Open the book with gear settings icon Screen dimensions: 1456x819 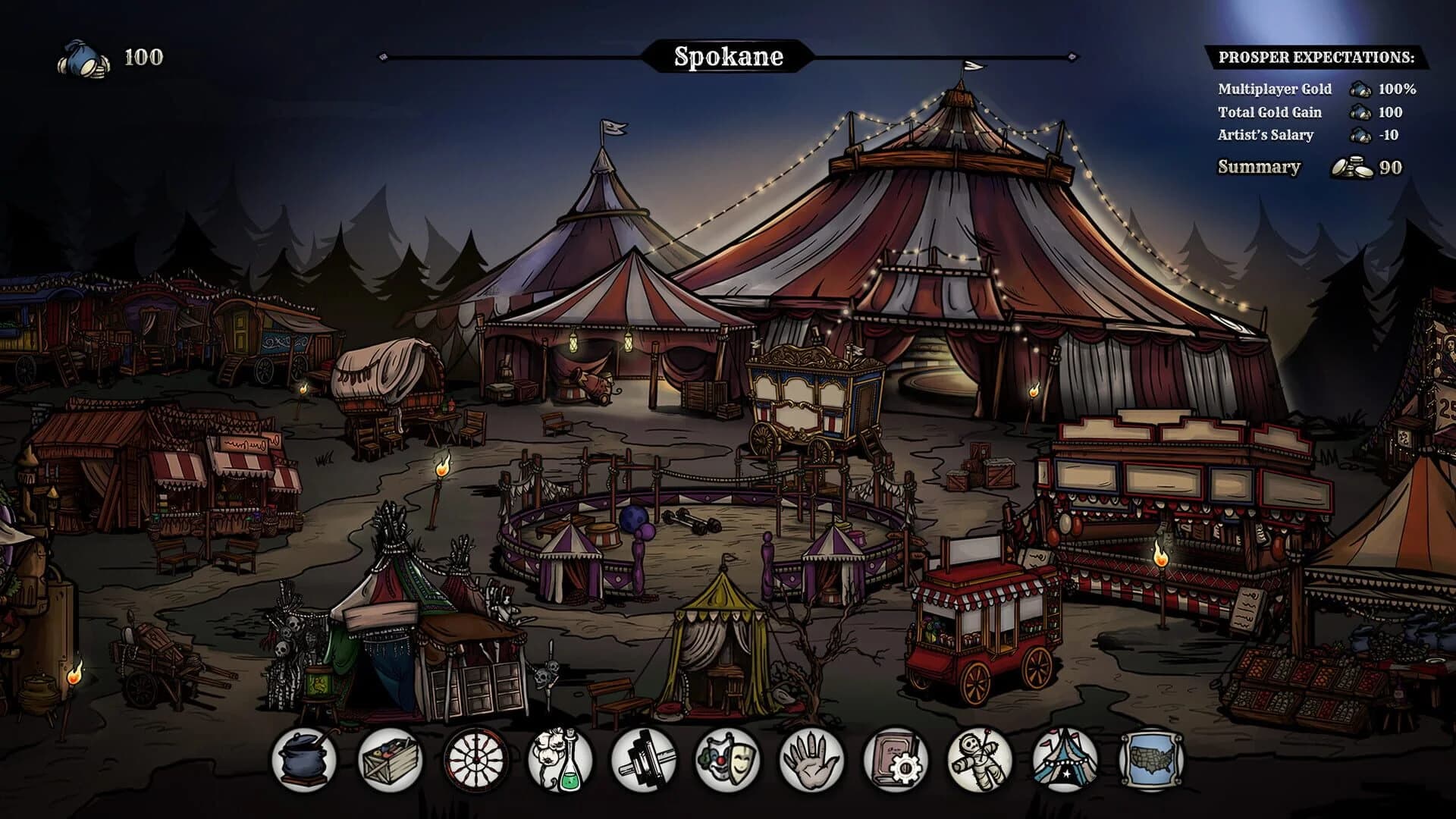tap(893, 765)
